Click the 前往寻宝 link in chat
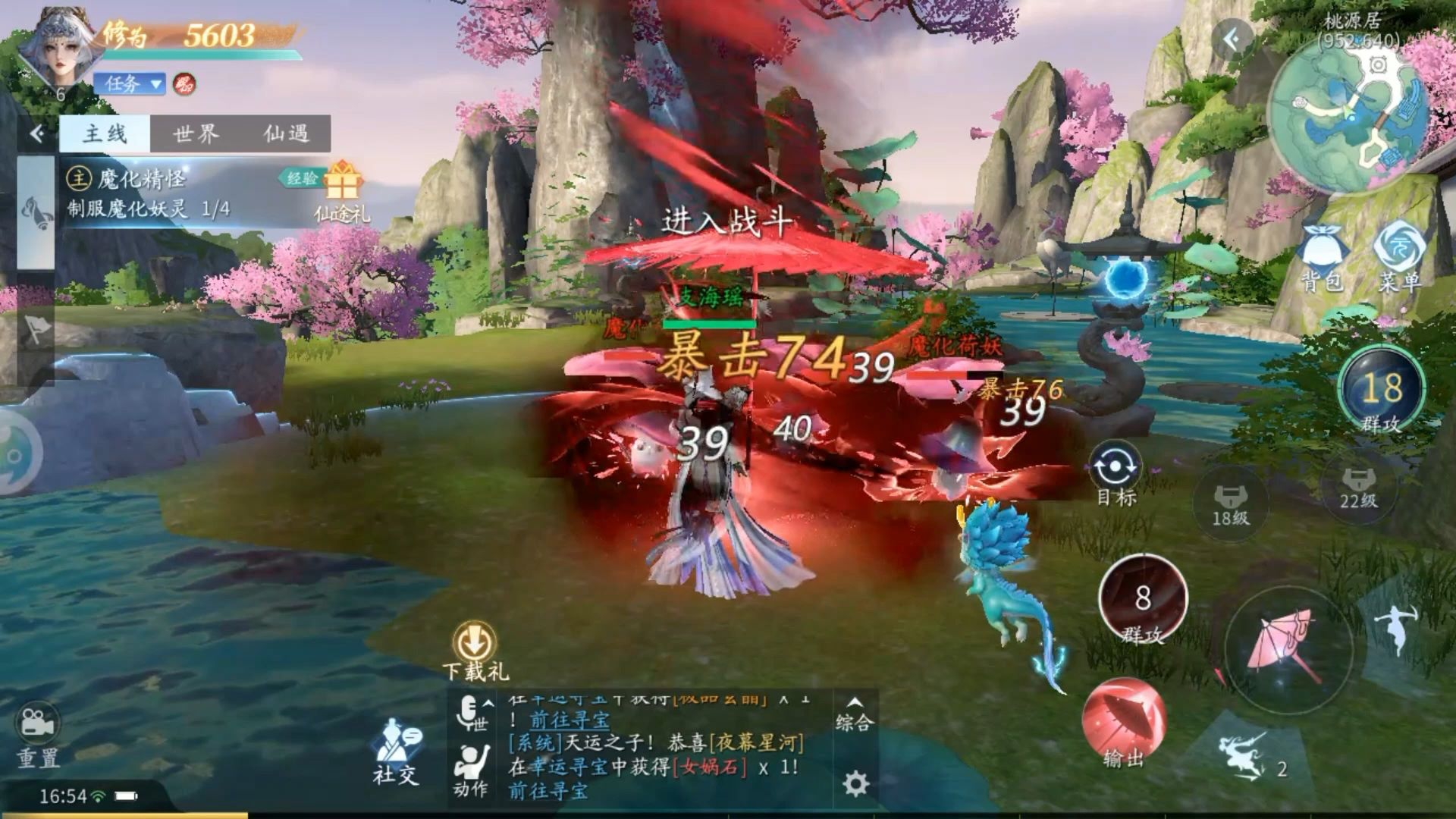The width and height of the screenshot is (1456, 819). [548, 791]
